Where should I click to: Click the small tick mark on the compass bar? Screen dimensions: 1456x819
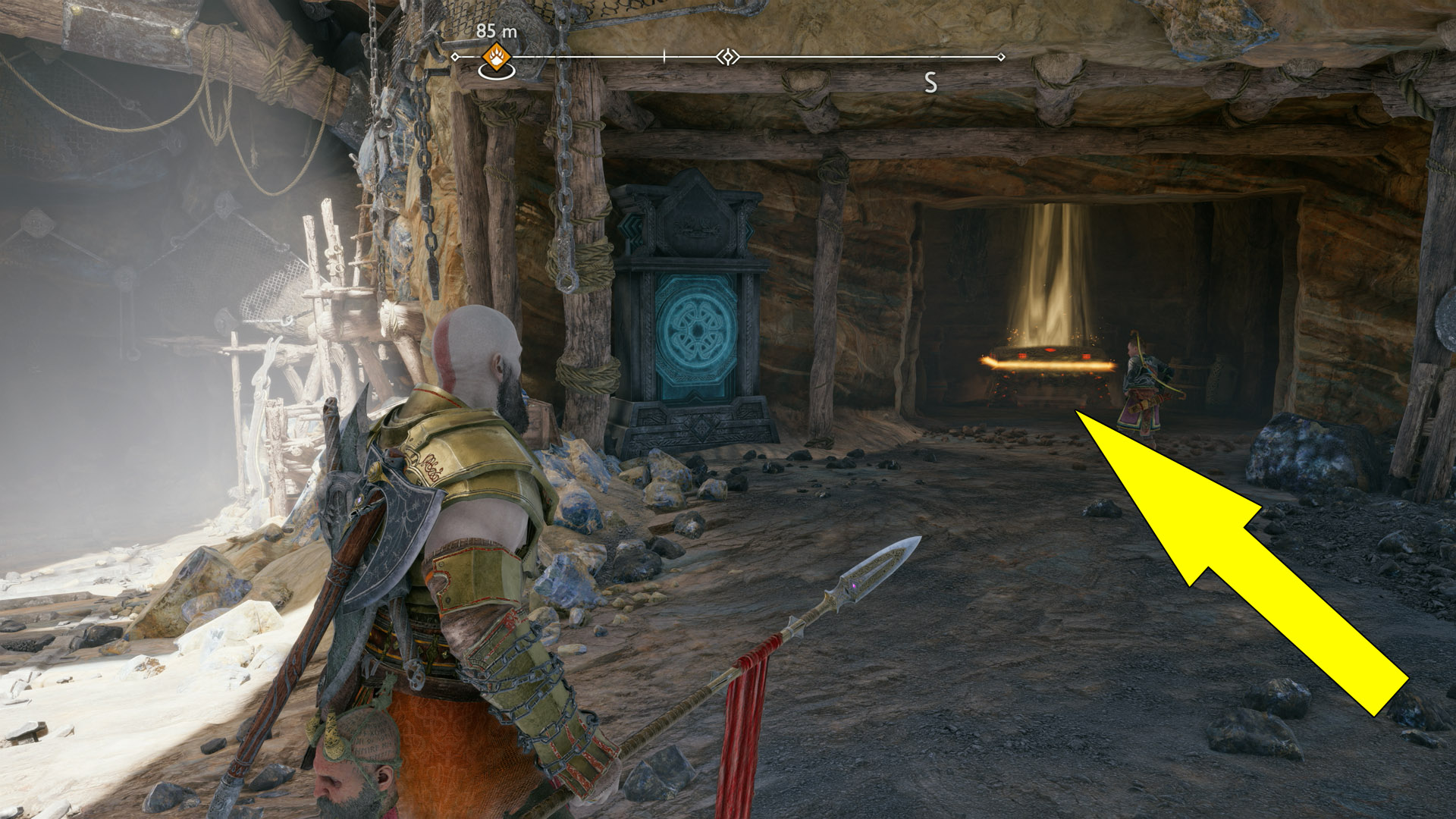tap(664, 55)
